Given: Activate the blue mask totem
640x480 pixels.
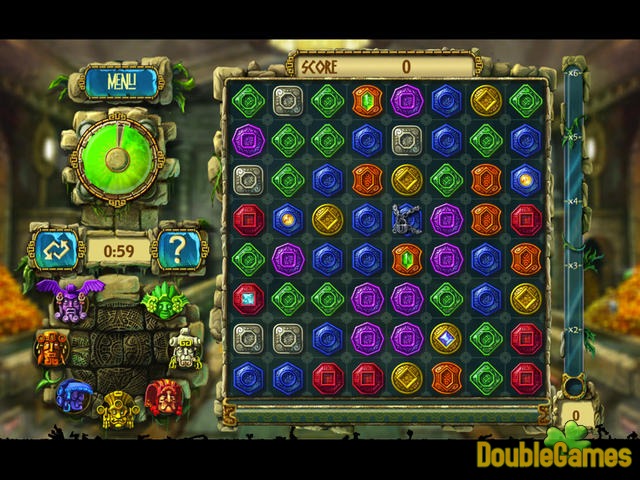Looking at the screenshot, I should 72,395.
